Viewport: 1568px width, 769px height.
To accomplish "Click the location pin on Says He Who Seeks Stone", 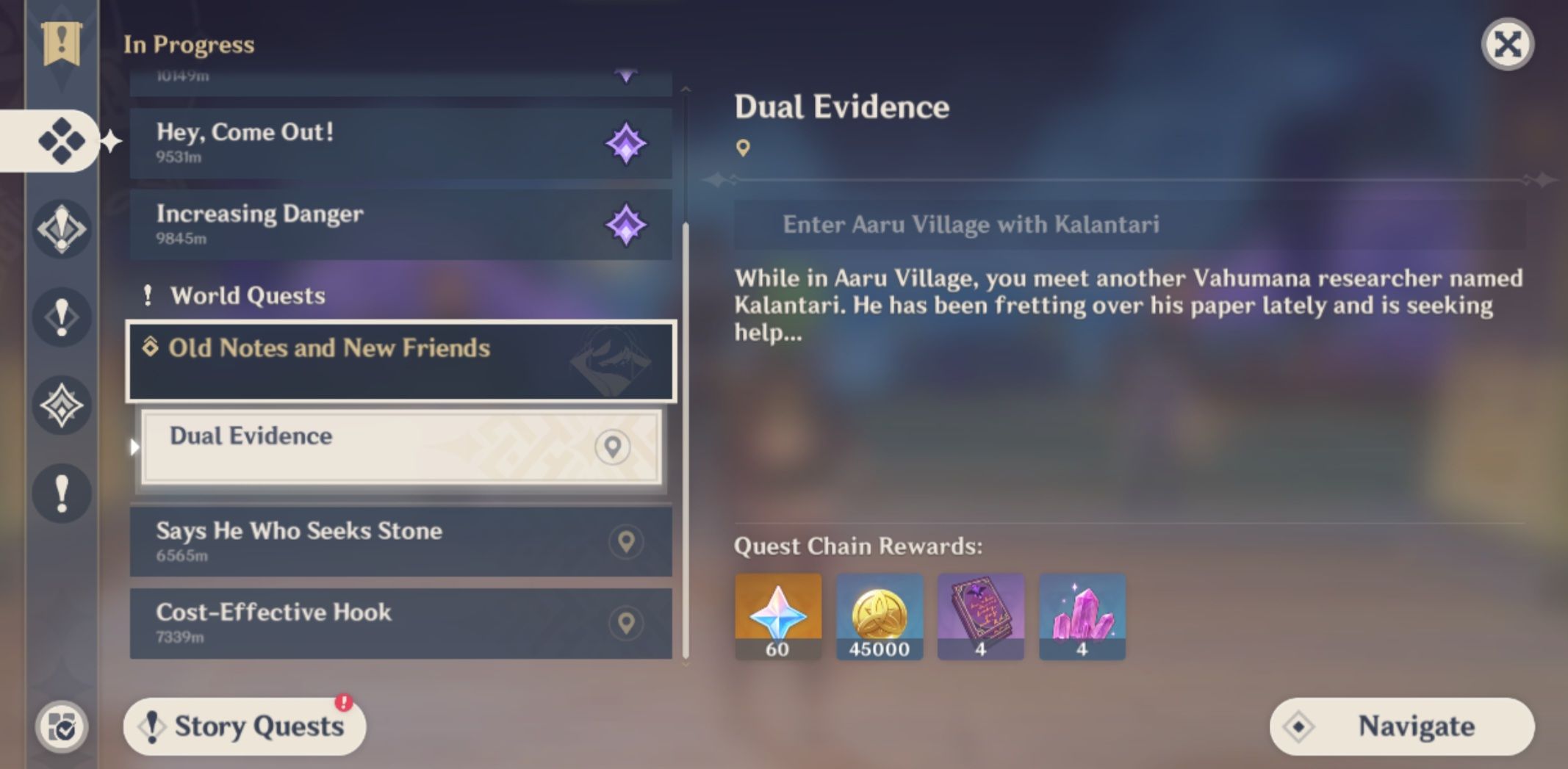I will (624, 541).
